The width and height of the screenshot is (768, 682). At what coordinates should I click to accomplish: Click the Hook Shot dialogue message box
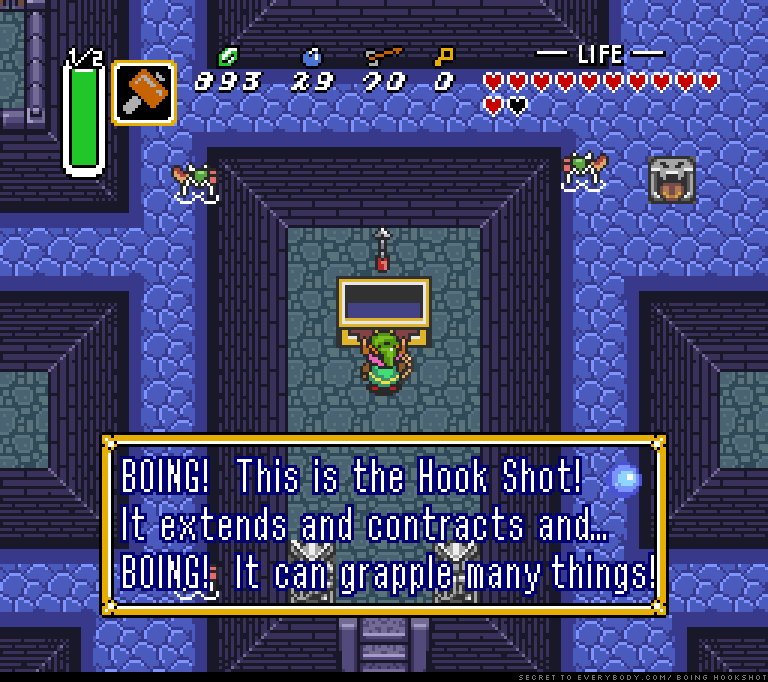coord(384,524)
